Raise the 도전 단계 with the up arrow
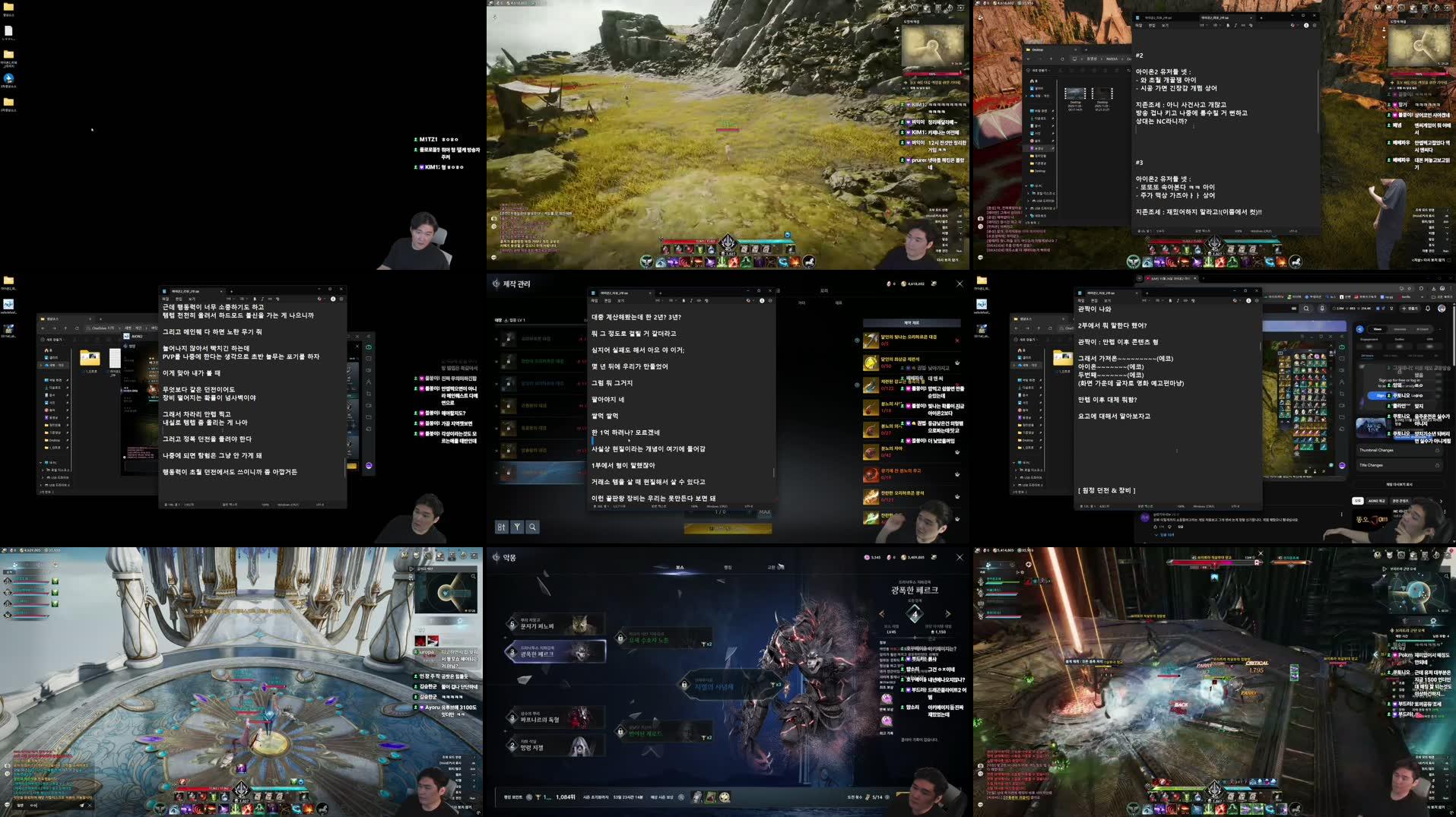The height and width of the screenshot is (817, 1456). point(948,614)
